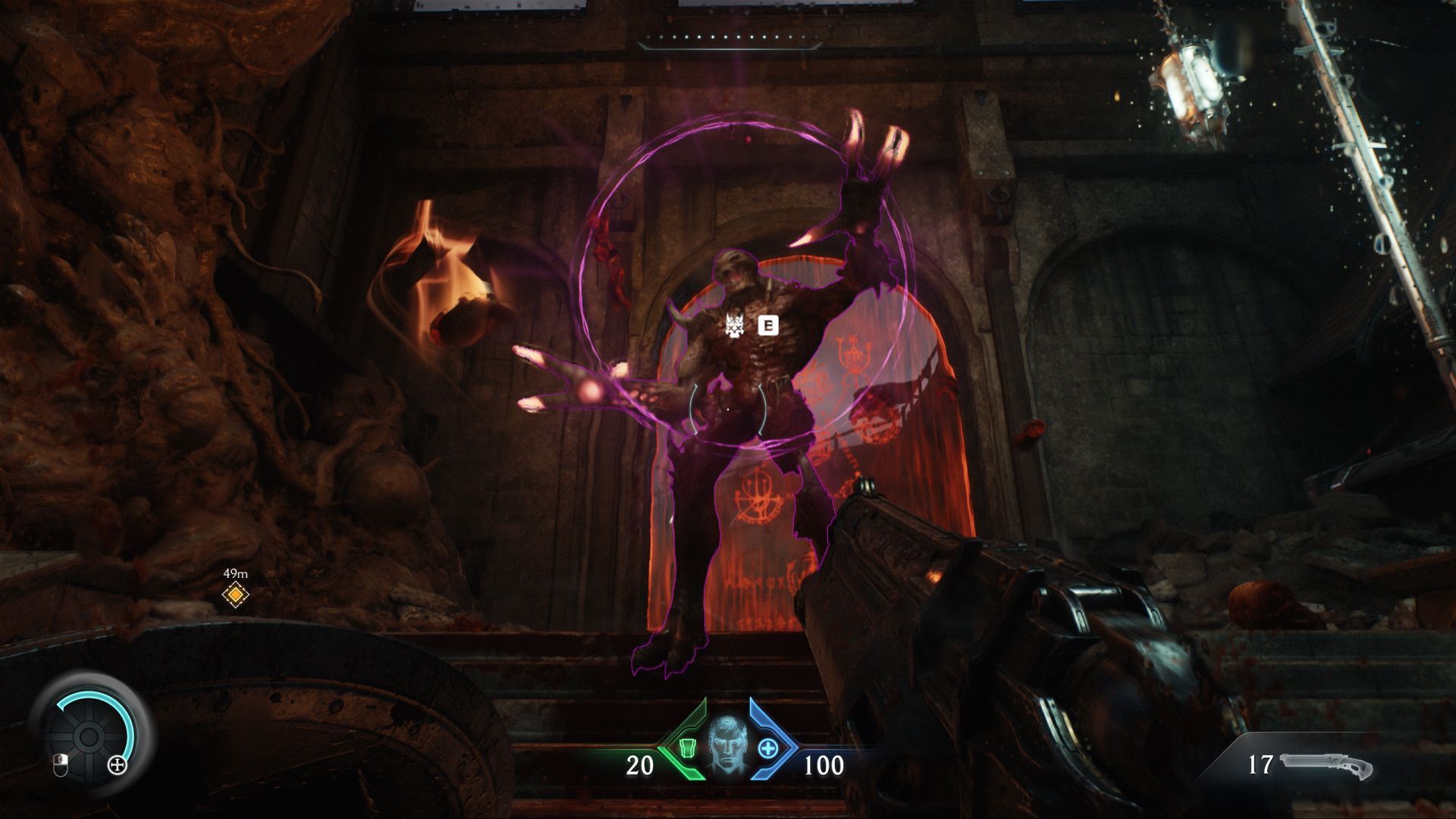Click the circular ability gauge dial
Image resolution: width=1456 pixels, height=819 pixels.
[x=89, y=736]
